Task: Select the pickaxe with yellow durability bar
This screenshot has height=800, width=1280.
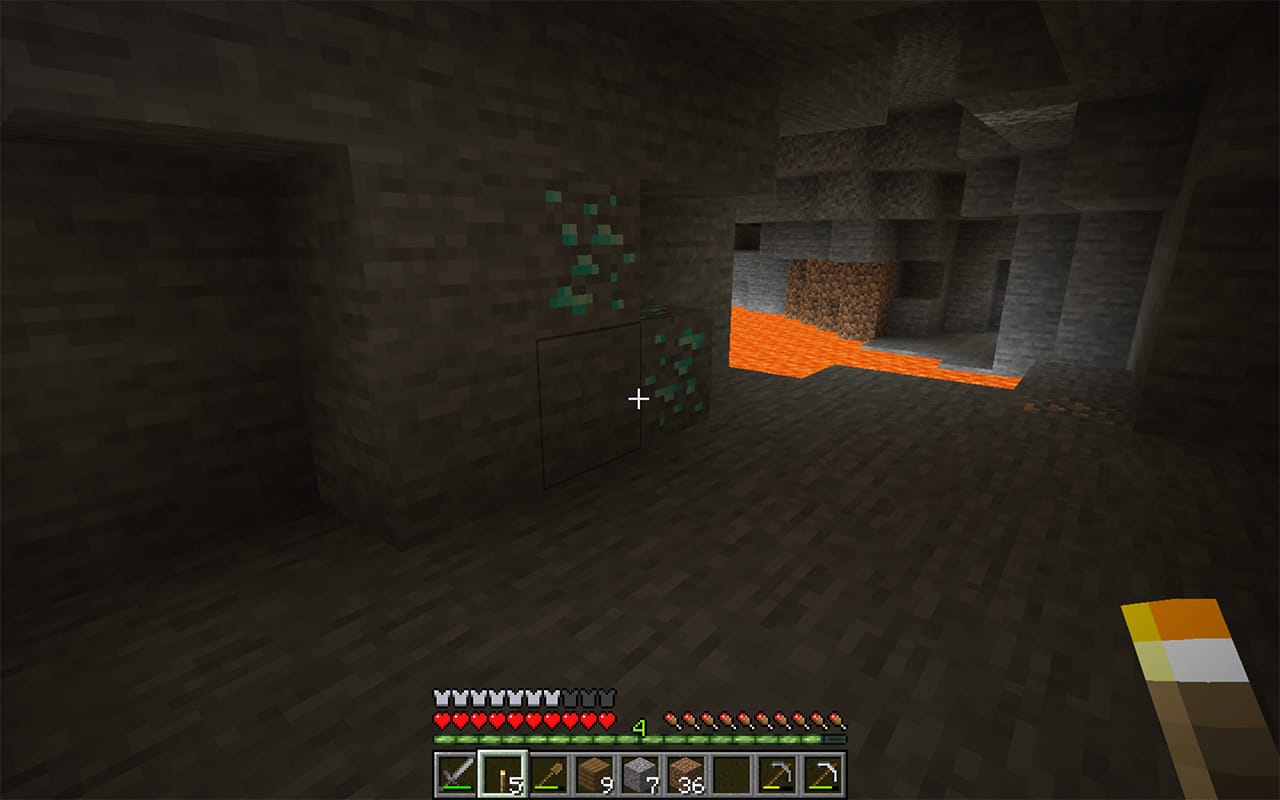Action: tap(778, 774)
